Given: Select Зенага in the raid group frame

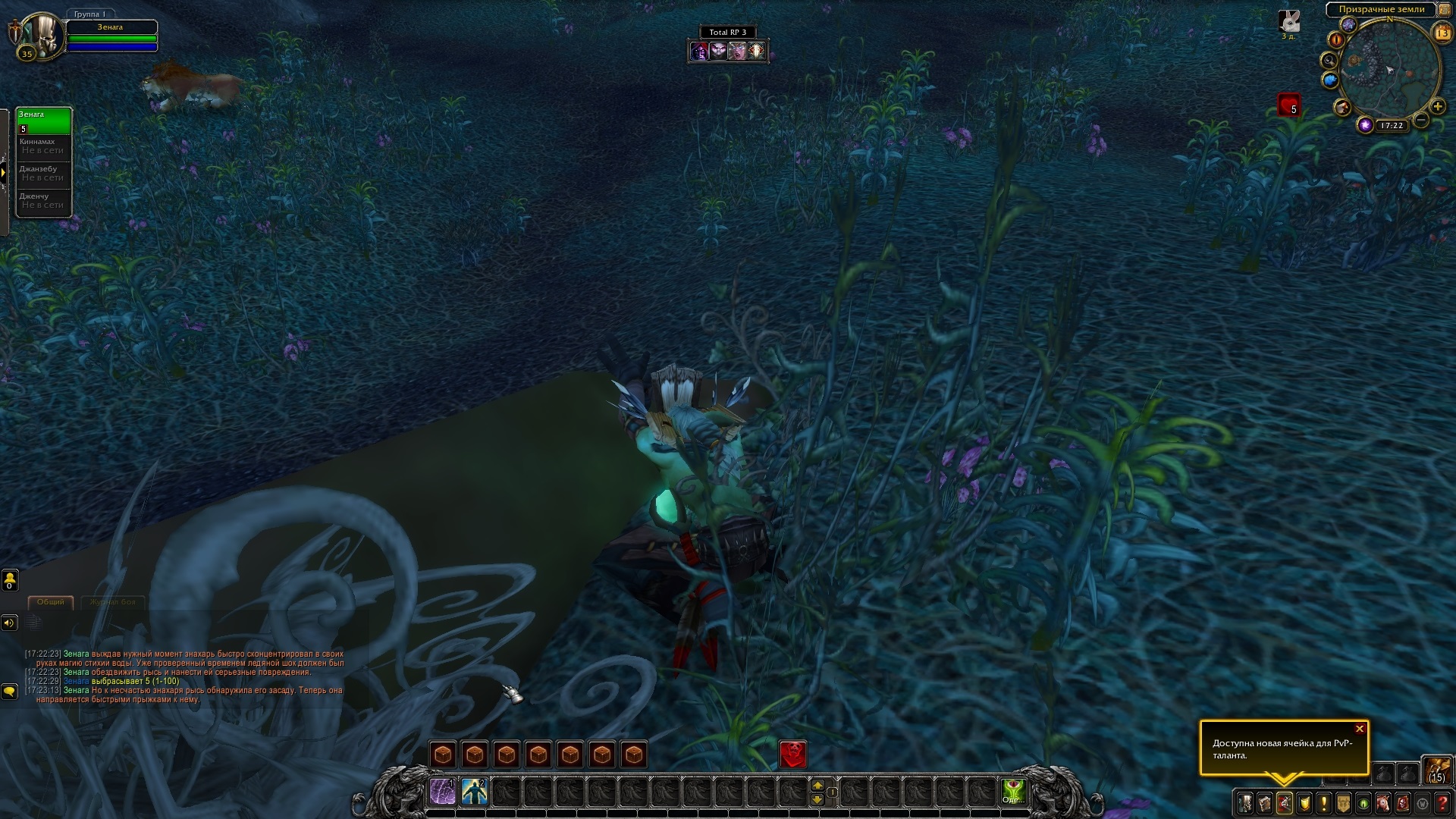Looking at the screenshot, I should pos(44,121).
